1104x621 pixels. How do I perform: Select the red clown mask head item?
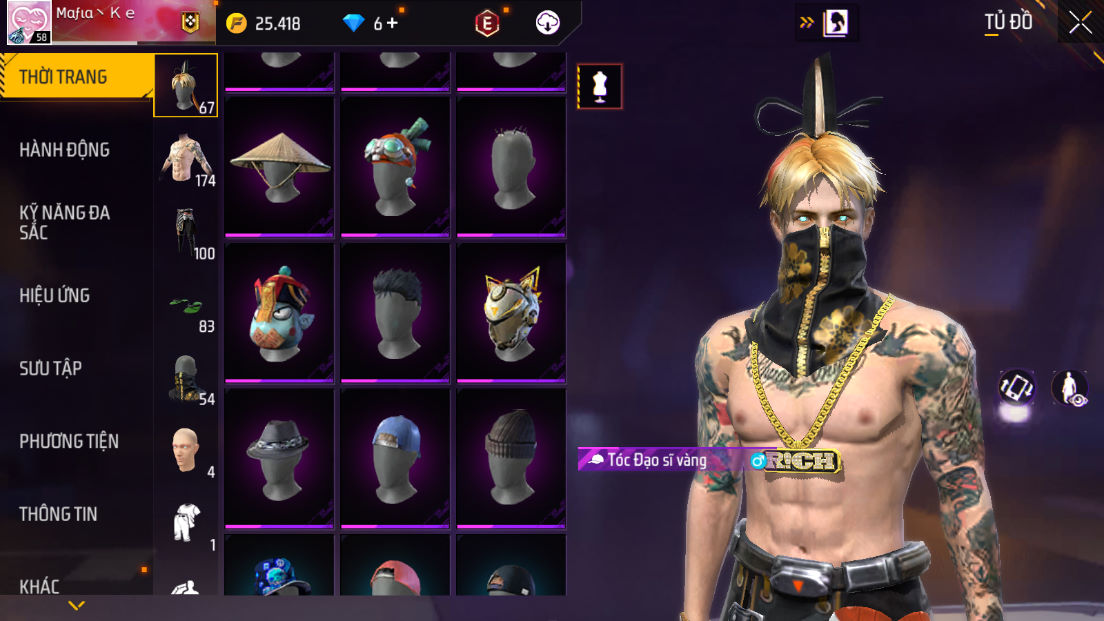[x=280, y=311]
